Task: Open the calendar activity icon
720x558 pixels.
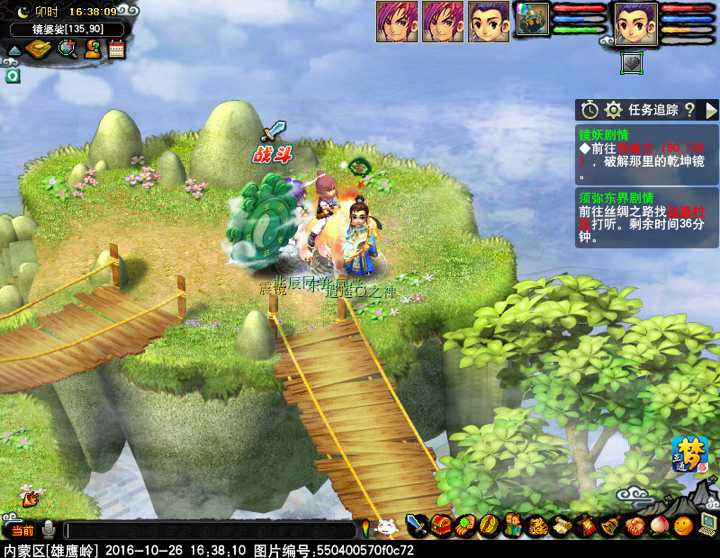Action: pos(116,49)
